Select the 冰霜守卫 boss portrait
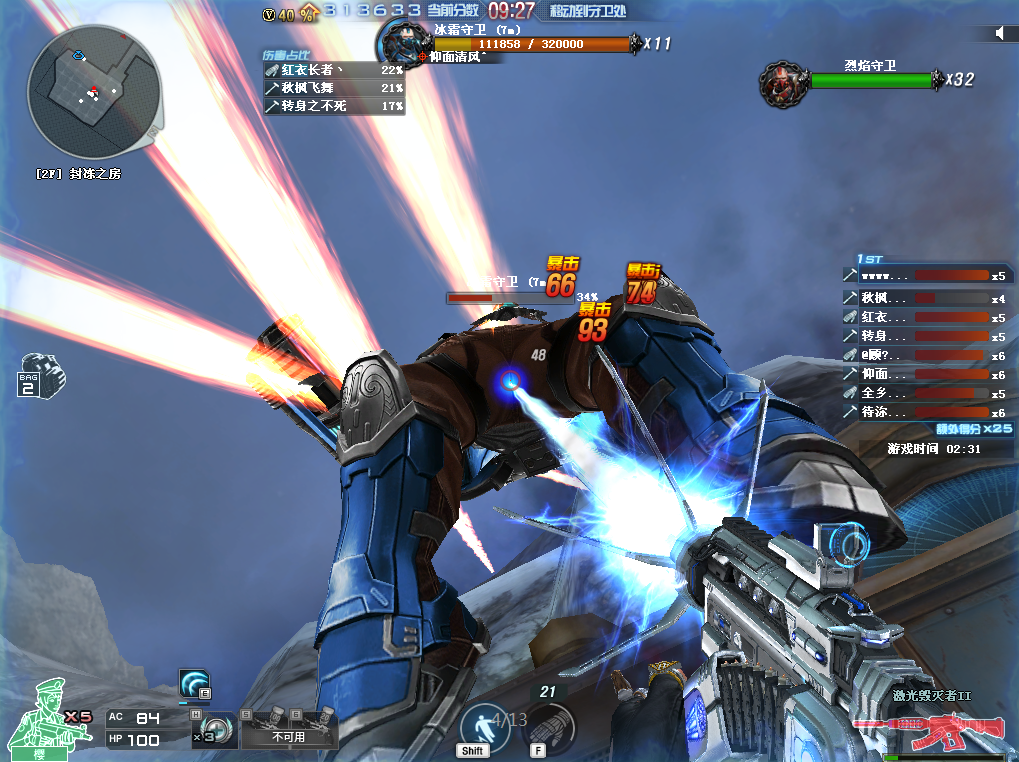Image resolution: width=1019 pixels, height=762 pixels. (x=403, y=42)
